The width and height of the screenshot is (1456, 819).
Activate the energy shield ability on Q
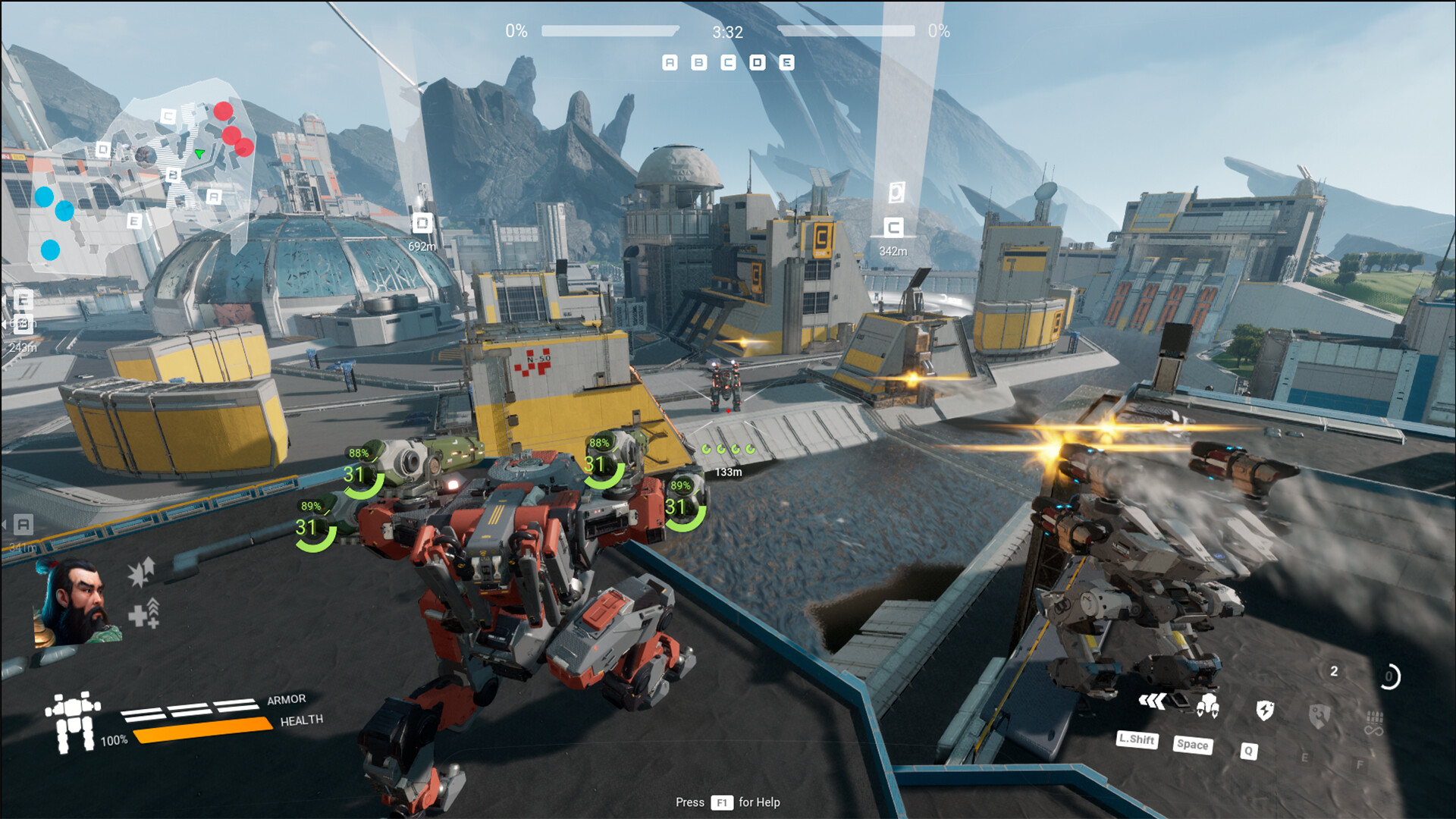click(x=1265, y=710)
